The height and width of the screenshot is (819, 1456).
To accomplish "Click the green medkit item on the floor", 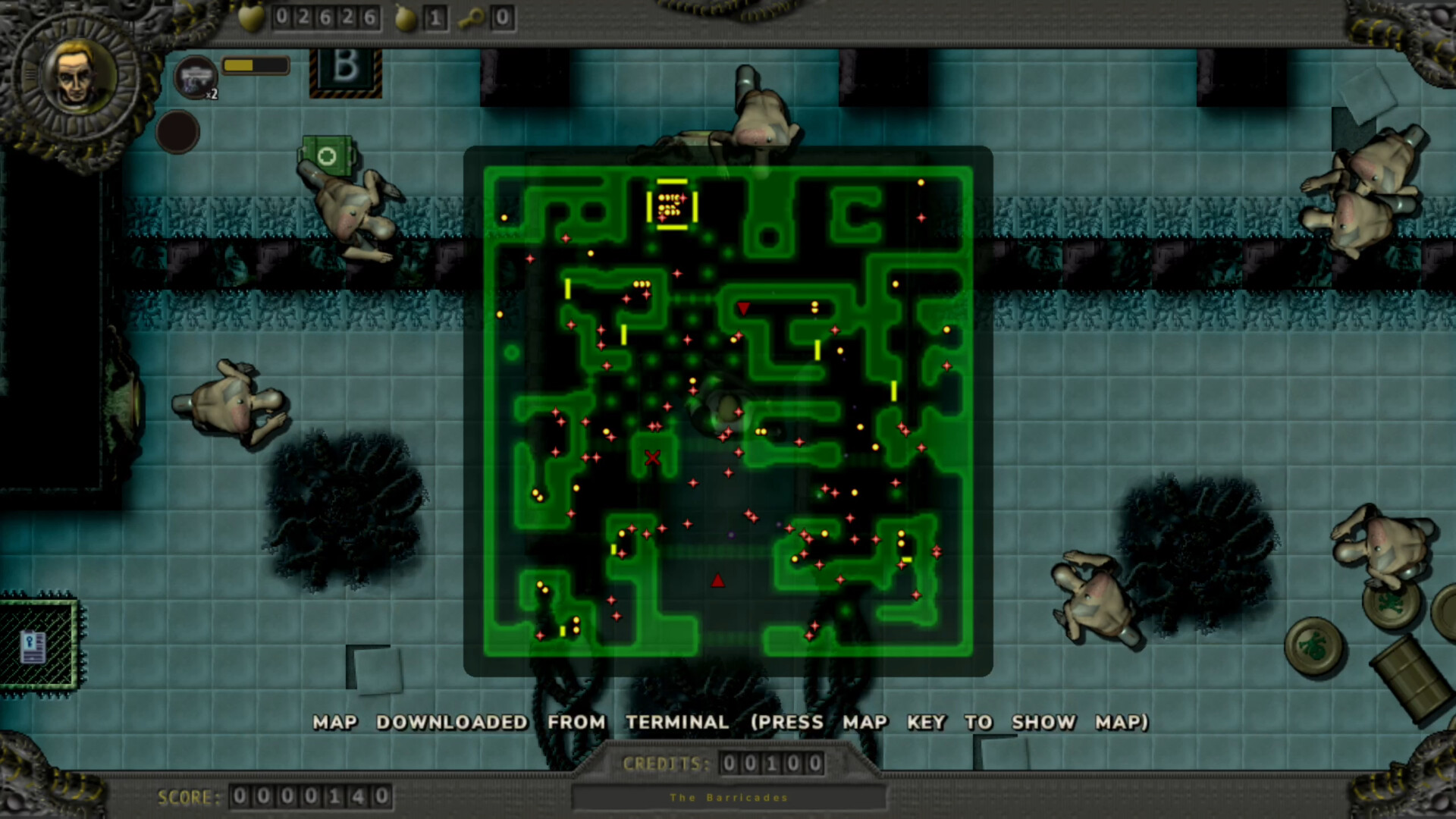I will [326, 155].
